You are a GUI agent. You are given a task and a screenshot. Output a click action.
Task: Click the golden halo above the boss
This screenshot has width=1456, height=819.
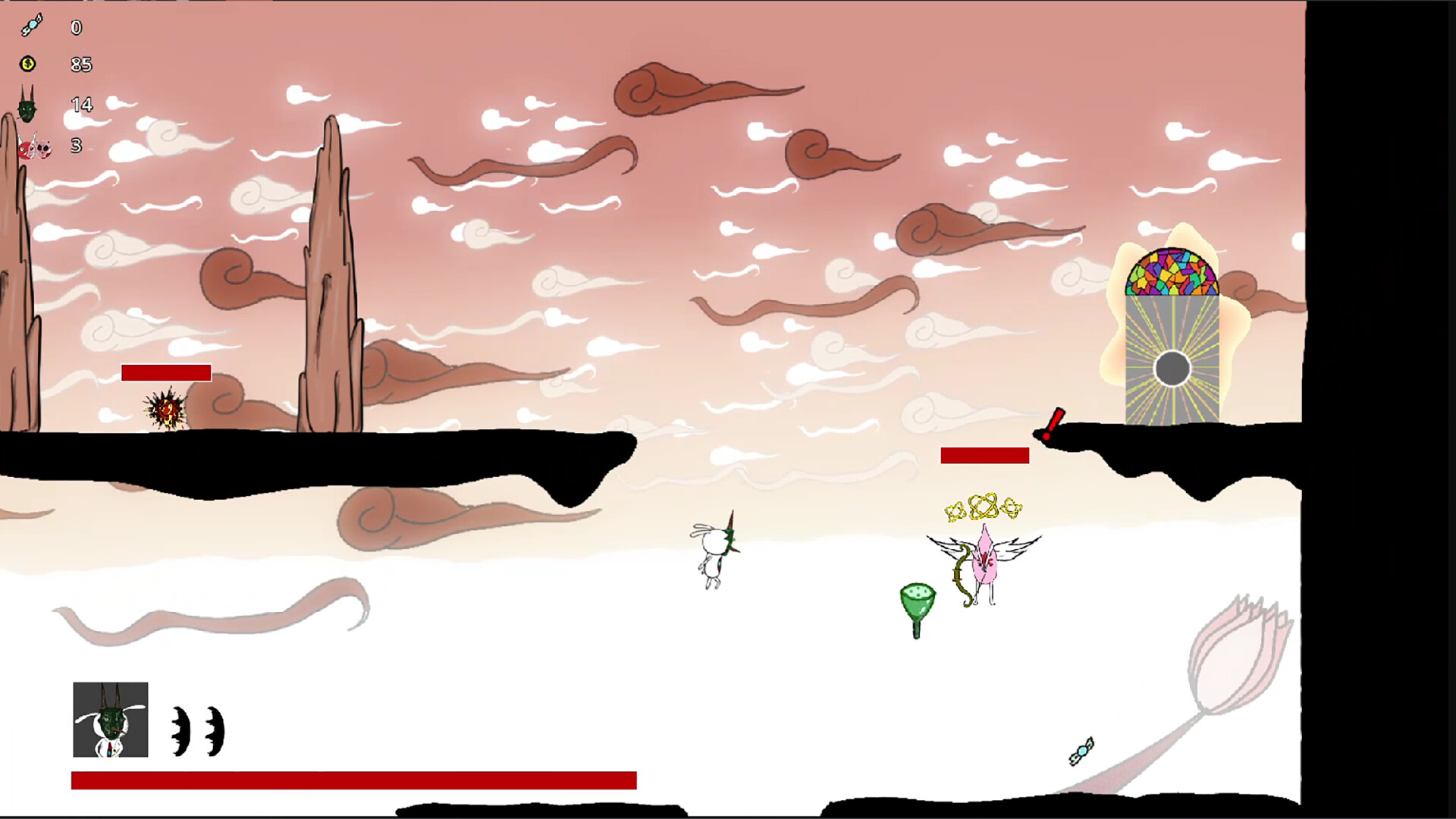(984, 507)
